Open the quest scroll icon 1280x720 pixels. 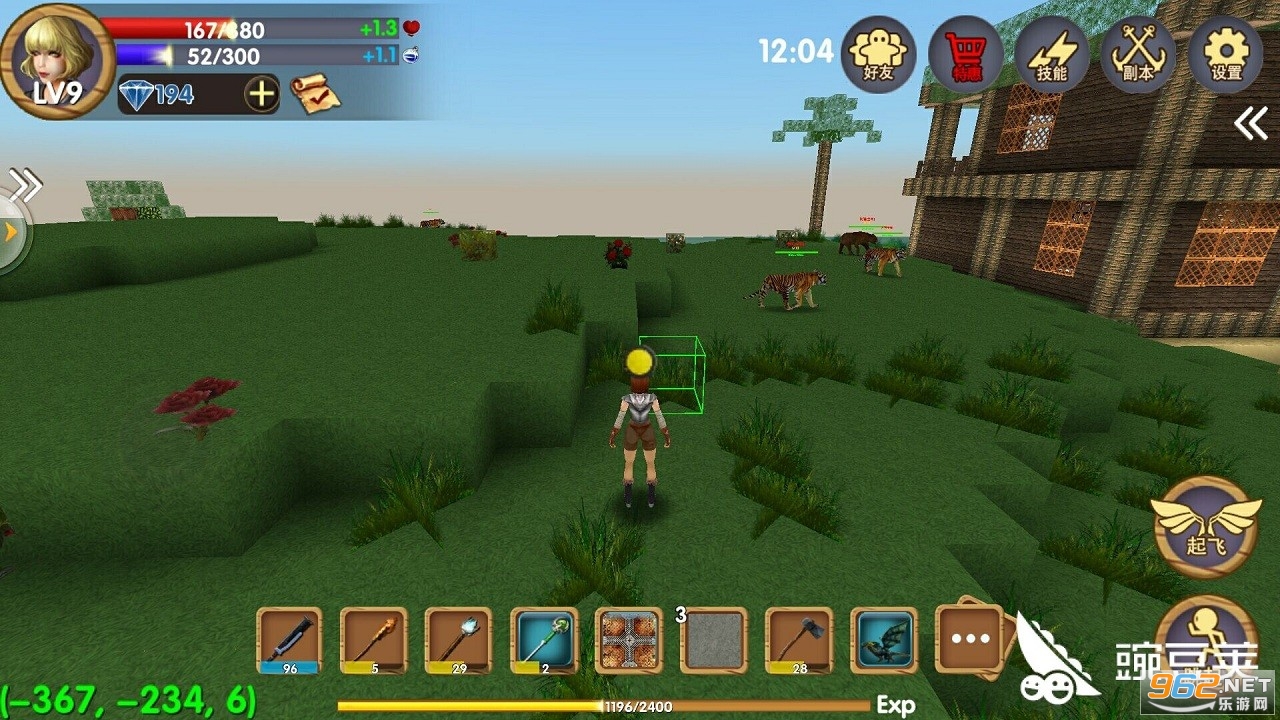pos(314,95)
